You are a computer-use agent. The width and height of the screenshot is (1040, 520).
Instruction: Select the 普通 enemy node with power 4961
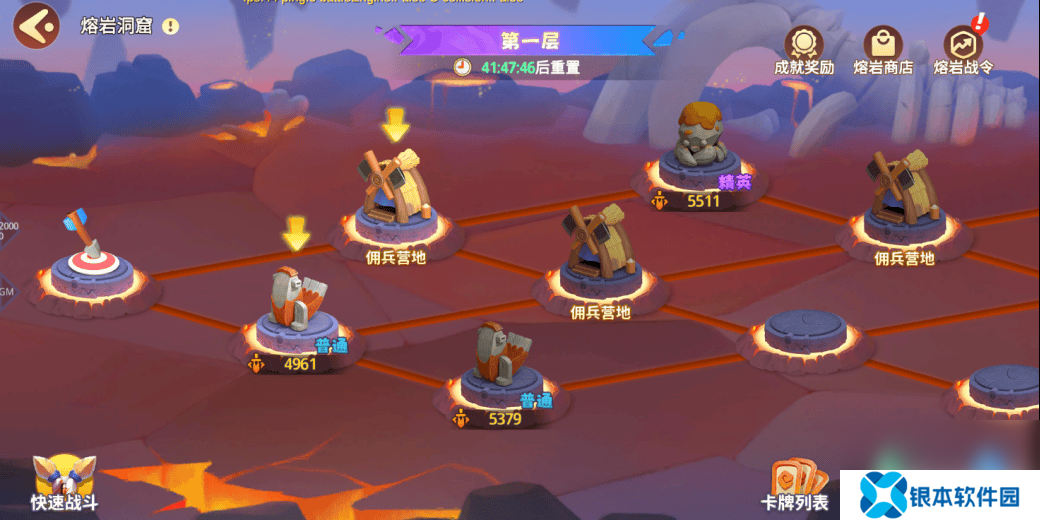pos(296,310)
